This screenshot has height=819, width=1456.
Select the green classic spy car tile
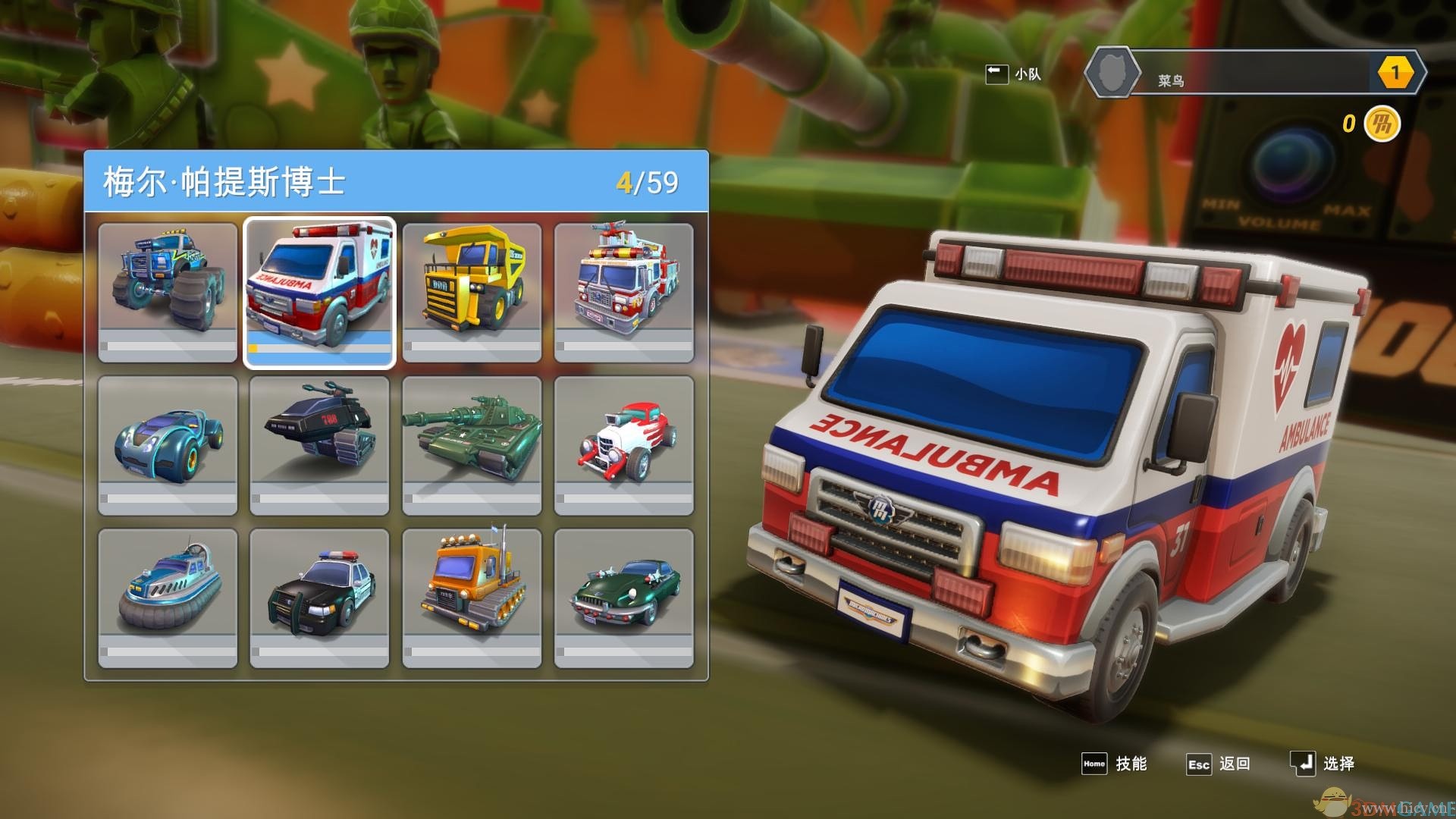tap(623, 598)
